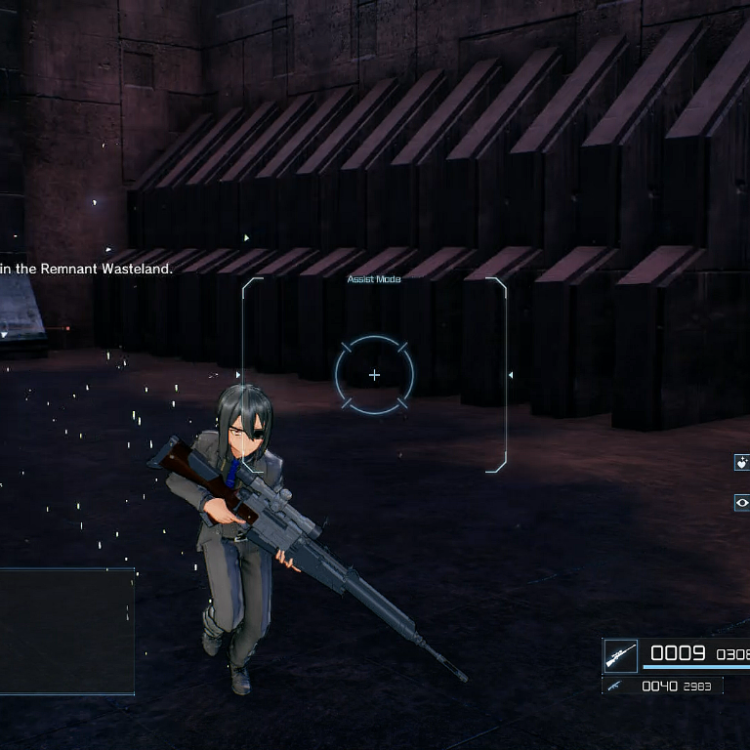Click the eye icon on the HUD
Viewport: 750px width, 750px height.
point(742,502)
